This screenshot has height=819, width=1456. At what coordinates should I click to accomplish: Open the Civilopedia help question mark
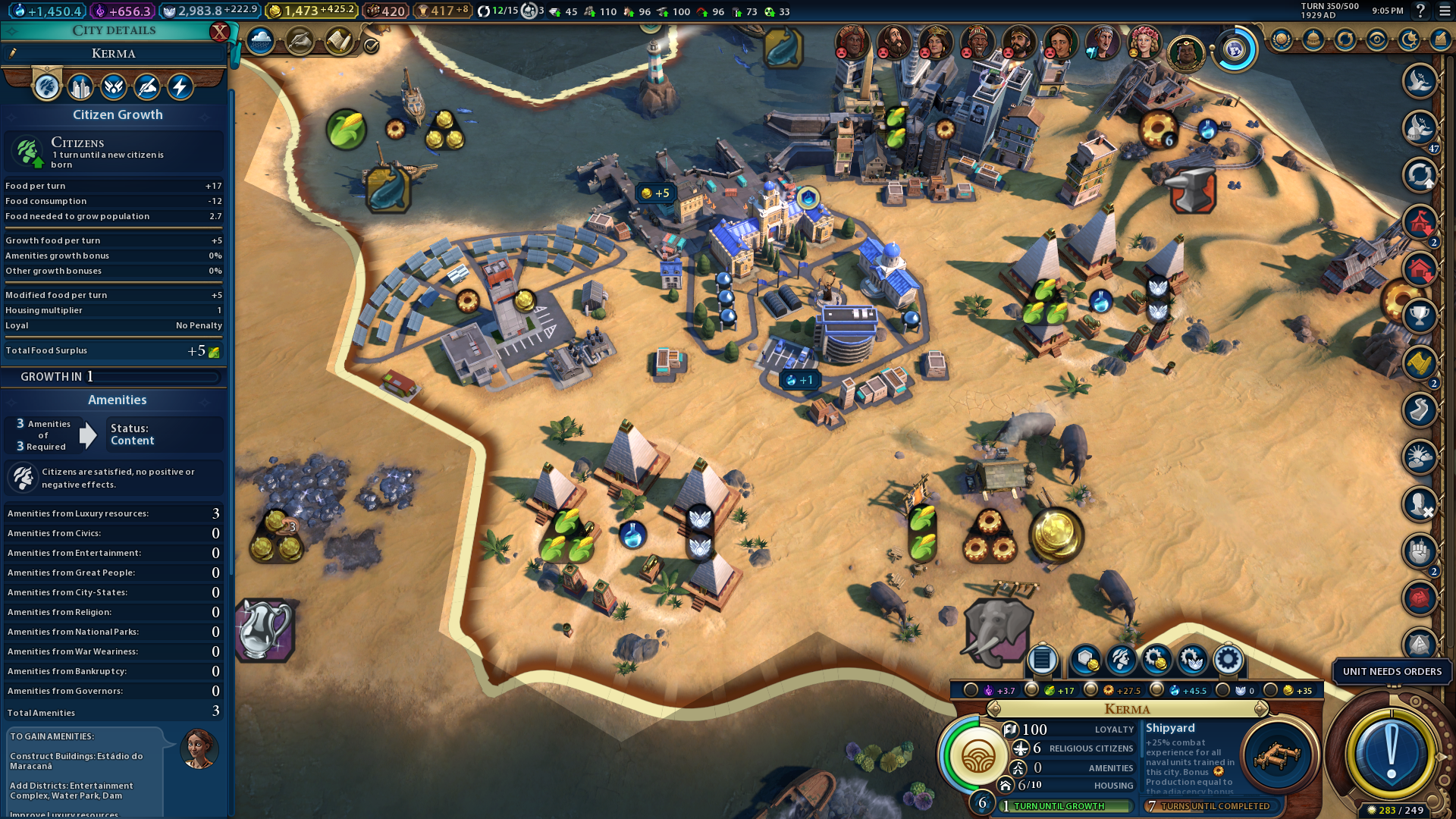[1420, 11]
